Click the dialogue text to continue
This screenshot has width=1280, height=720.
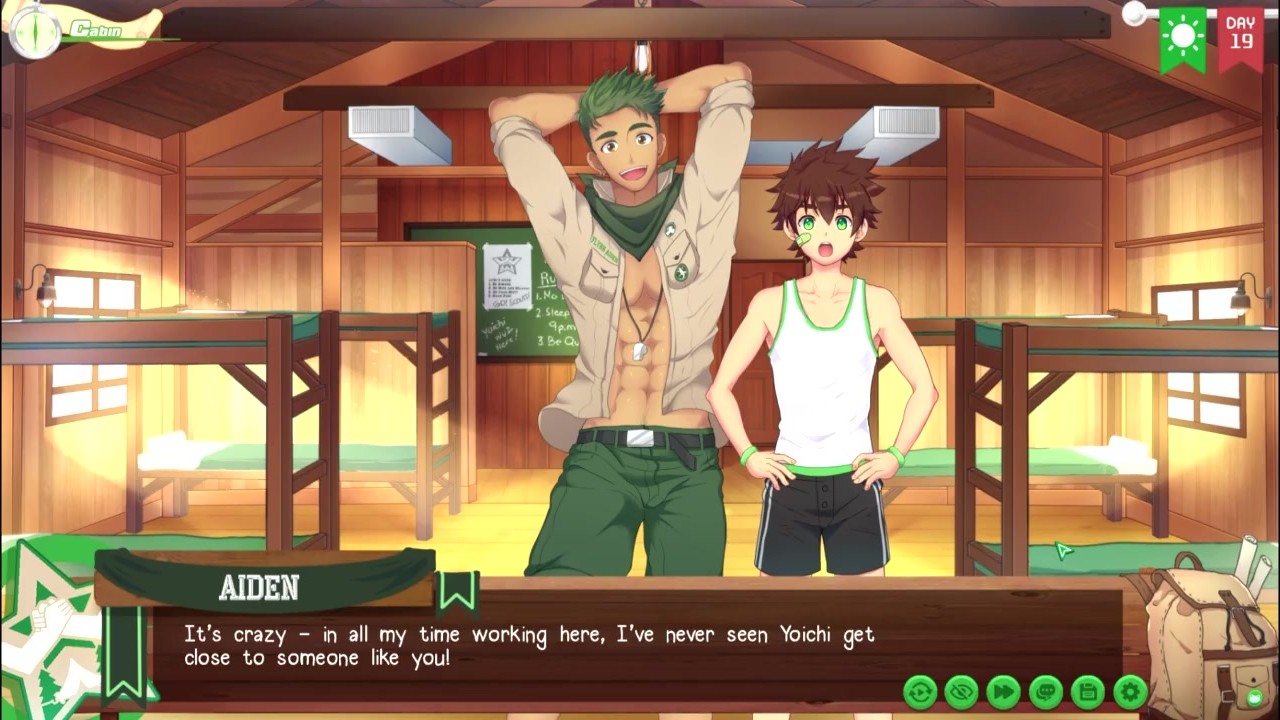coord(529,646)
